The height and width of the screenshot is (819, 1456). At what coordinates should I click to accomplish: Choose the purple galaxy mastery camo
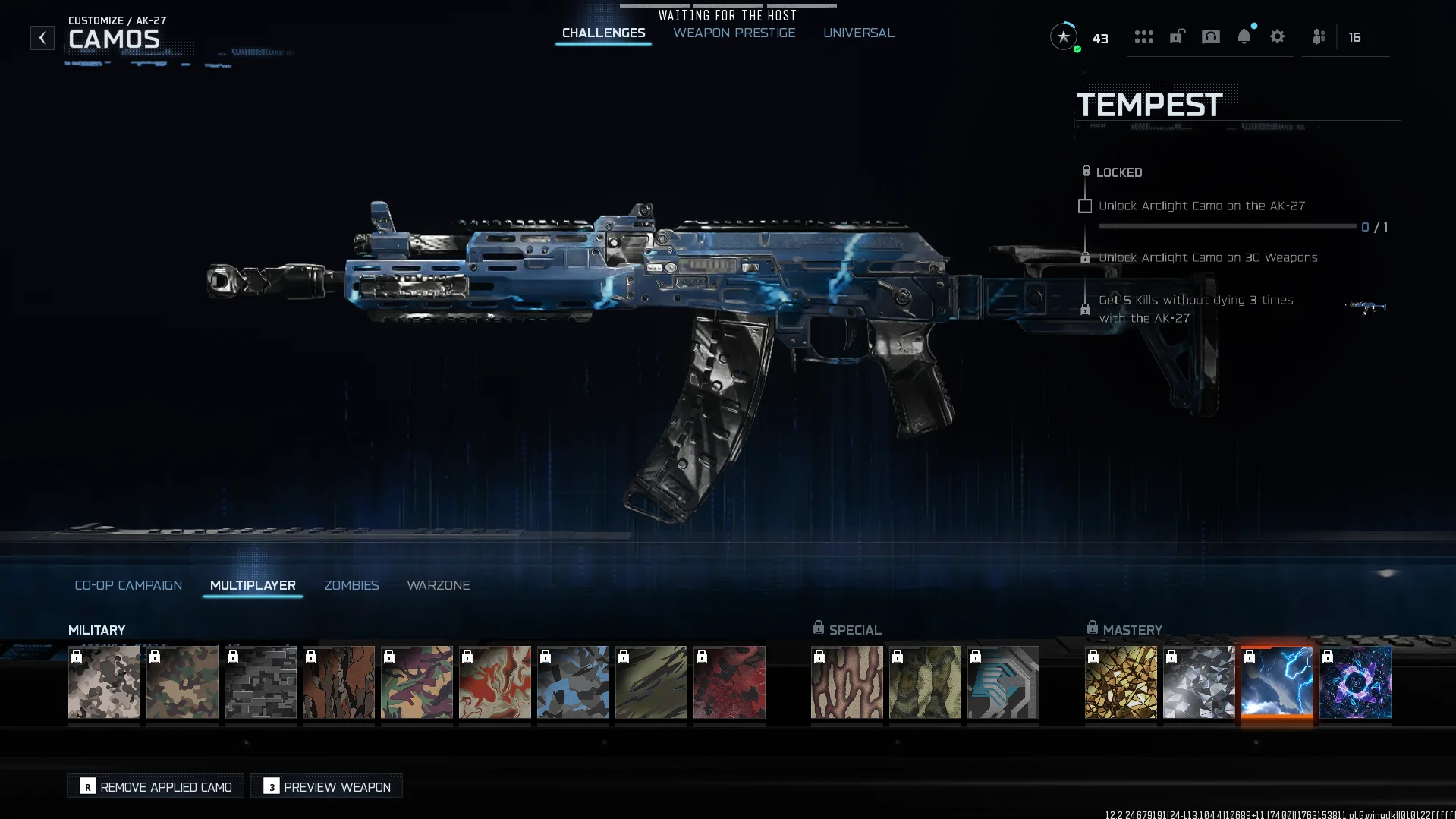tap(1355, 682)
